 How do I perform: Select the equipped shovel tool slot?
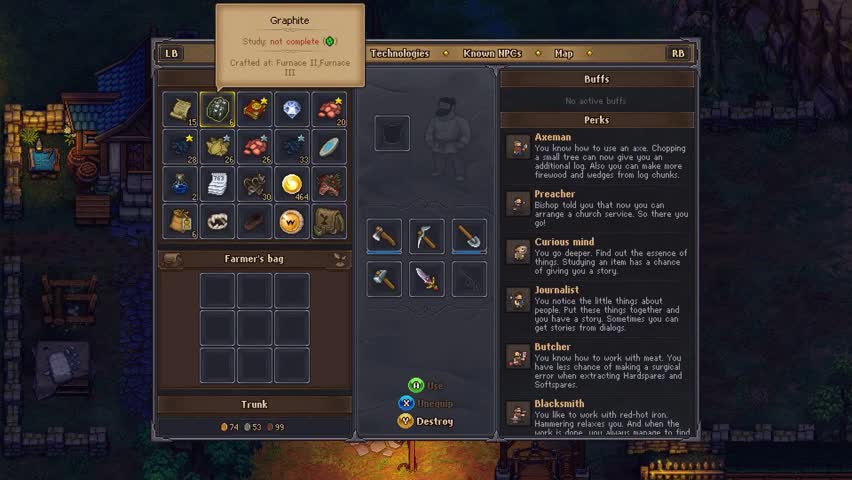(469, 236)
